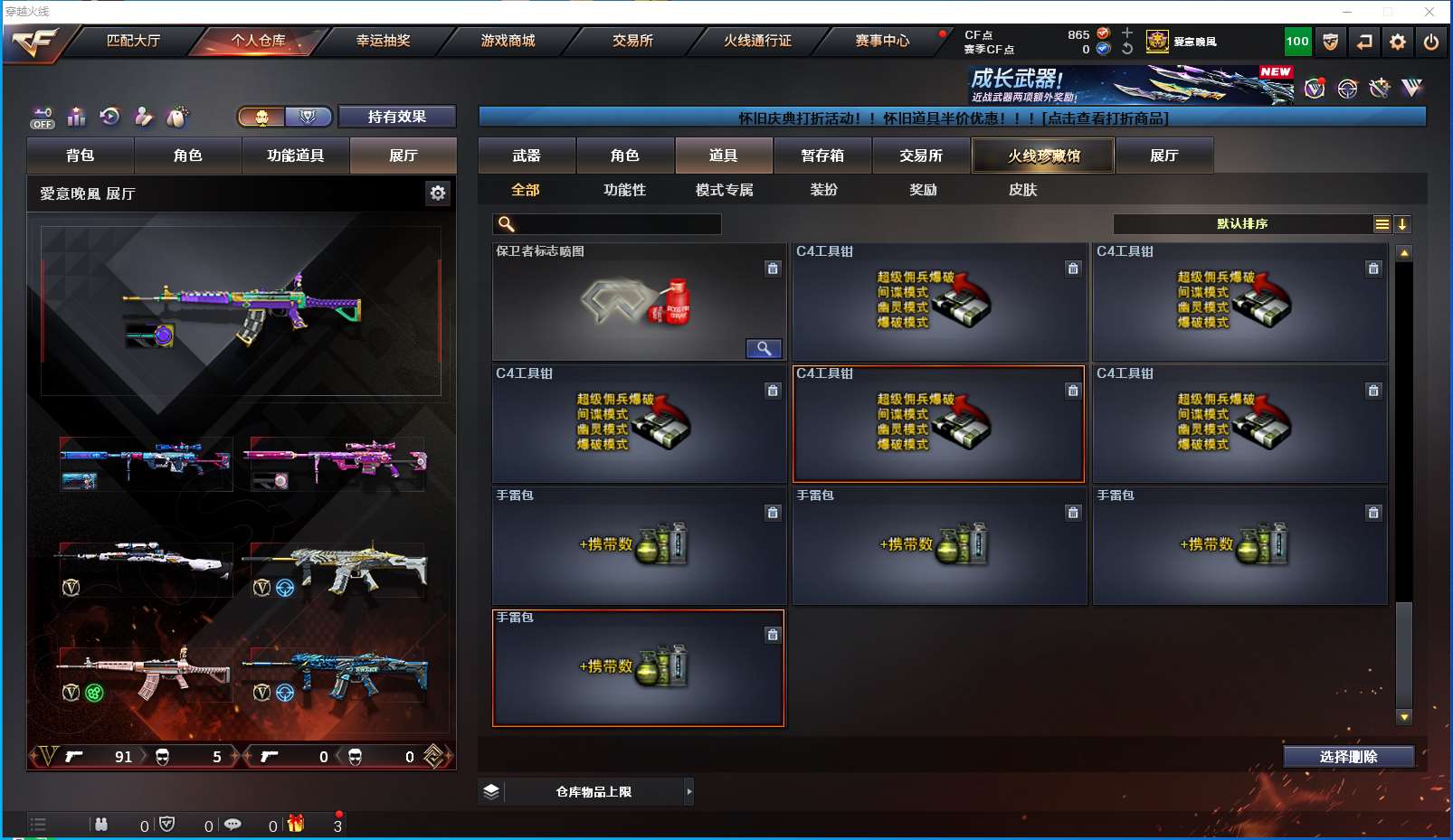
Task: Open the 暂存箱 temporary storage tab
Action: 822,156
